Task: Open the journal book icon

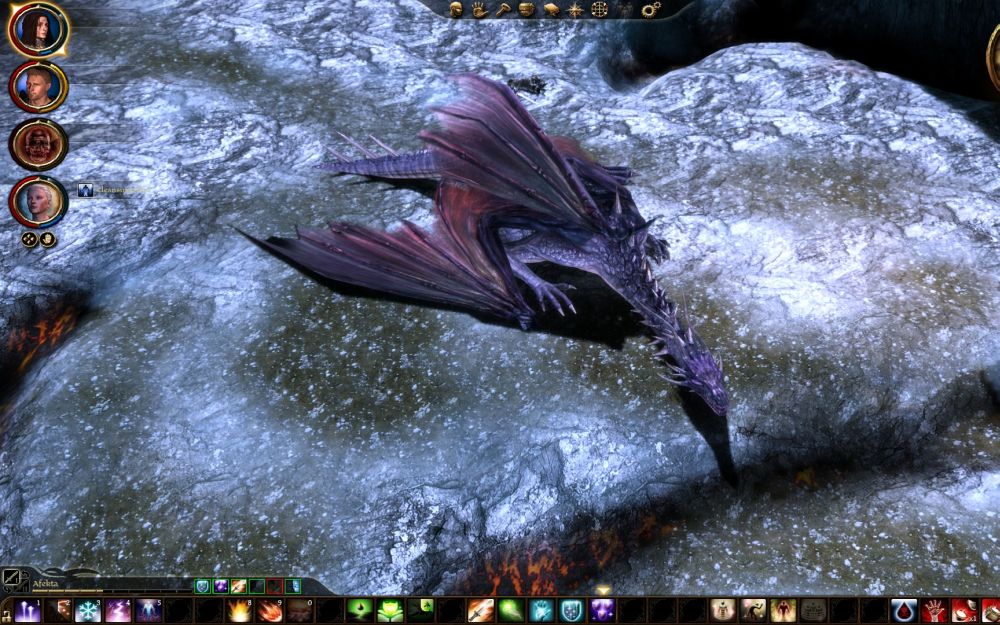Action: (551, 9)
